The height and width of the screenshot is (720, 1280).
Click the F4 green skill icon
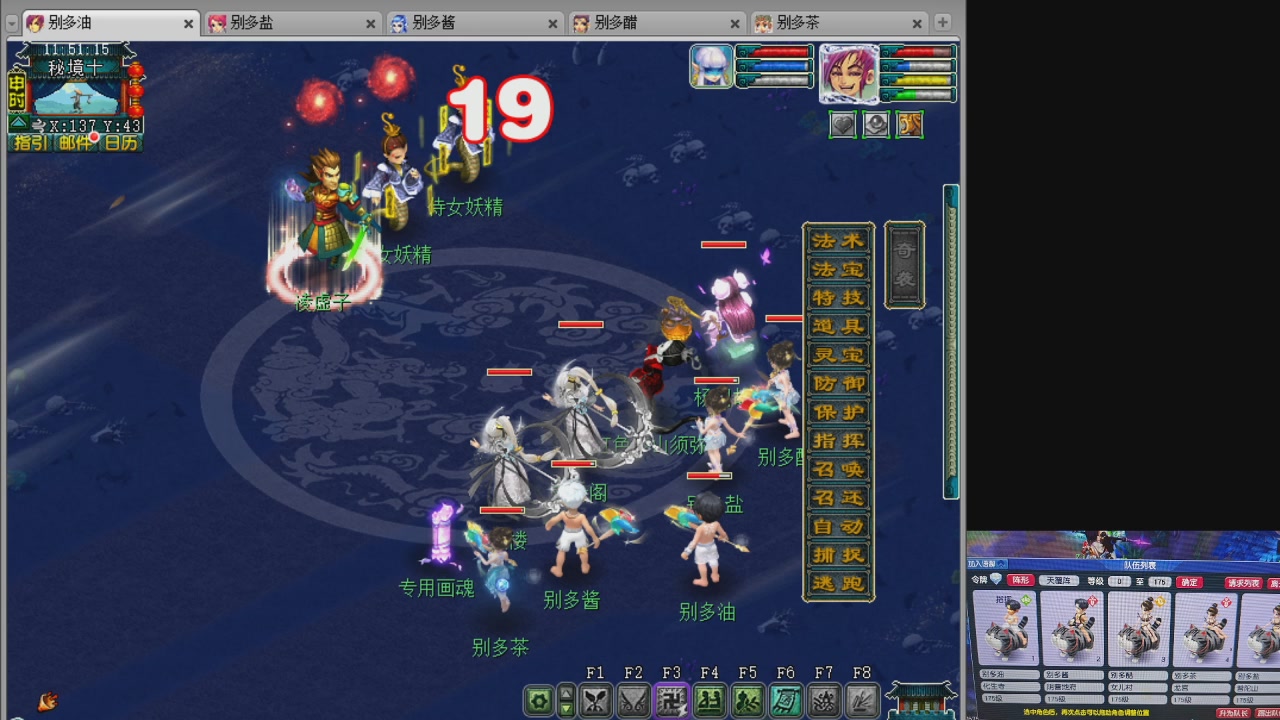click(710, 700)
